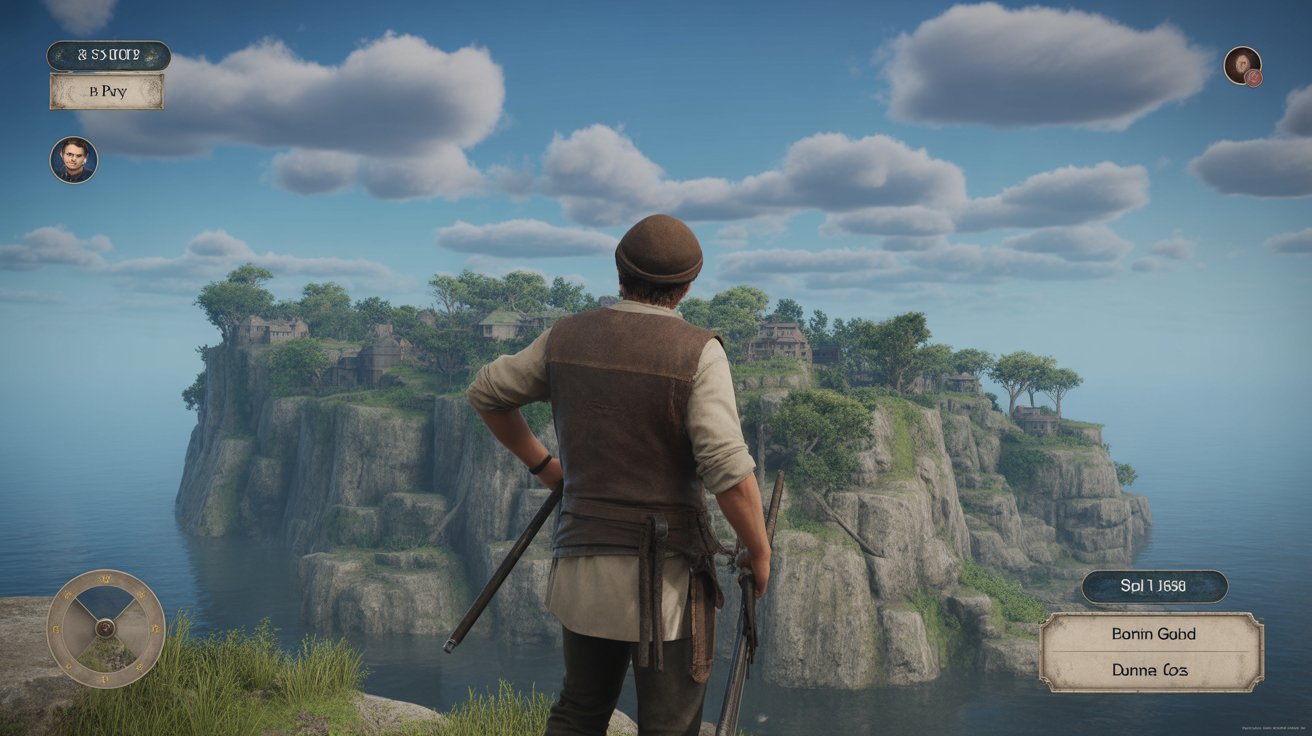
Task: Select the dark blue pill above "B Pvy"
Action: (x=108, y=56)
